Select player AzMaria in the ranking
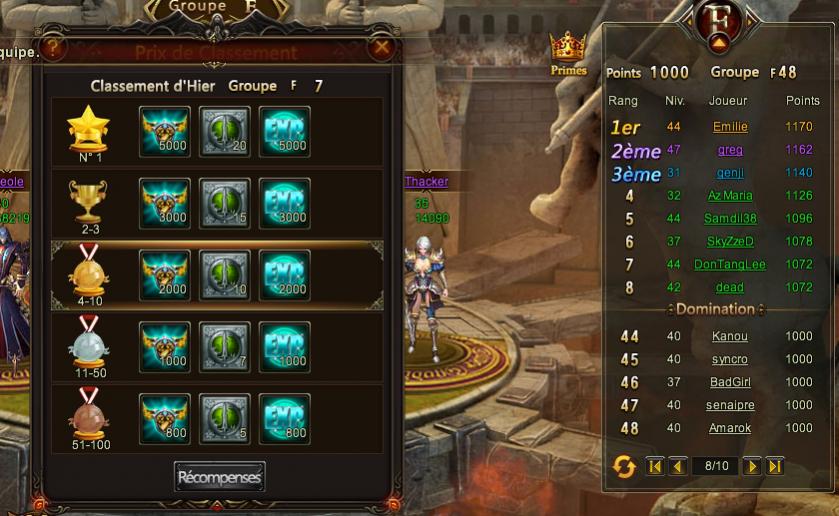 coord(730,196)
